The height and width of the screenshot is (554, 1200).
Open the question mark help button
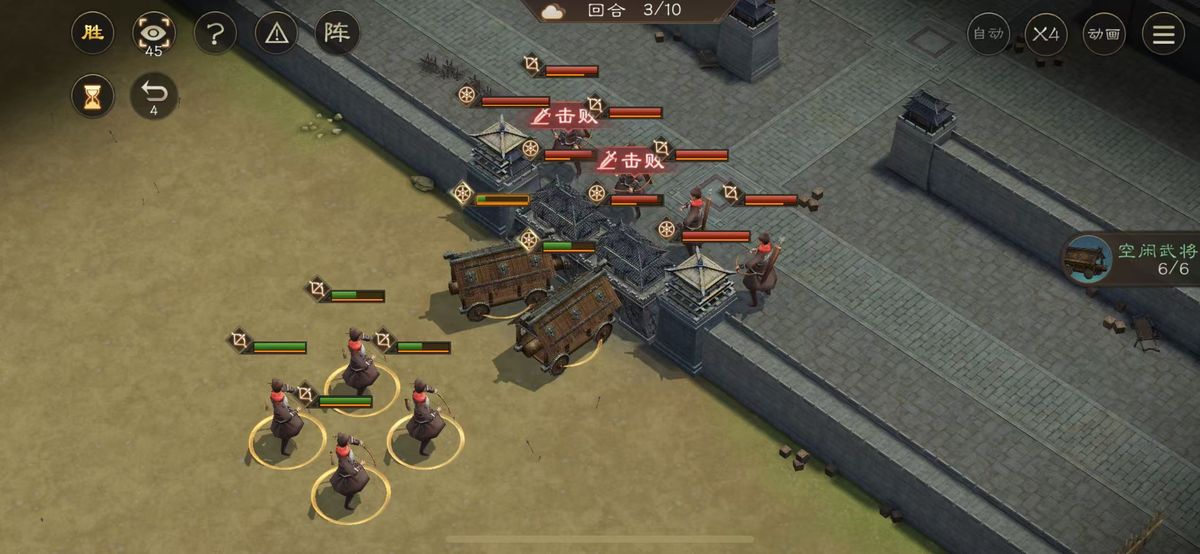[214, 33]
